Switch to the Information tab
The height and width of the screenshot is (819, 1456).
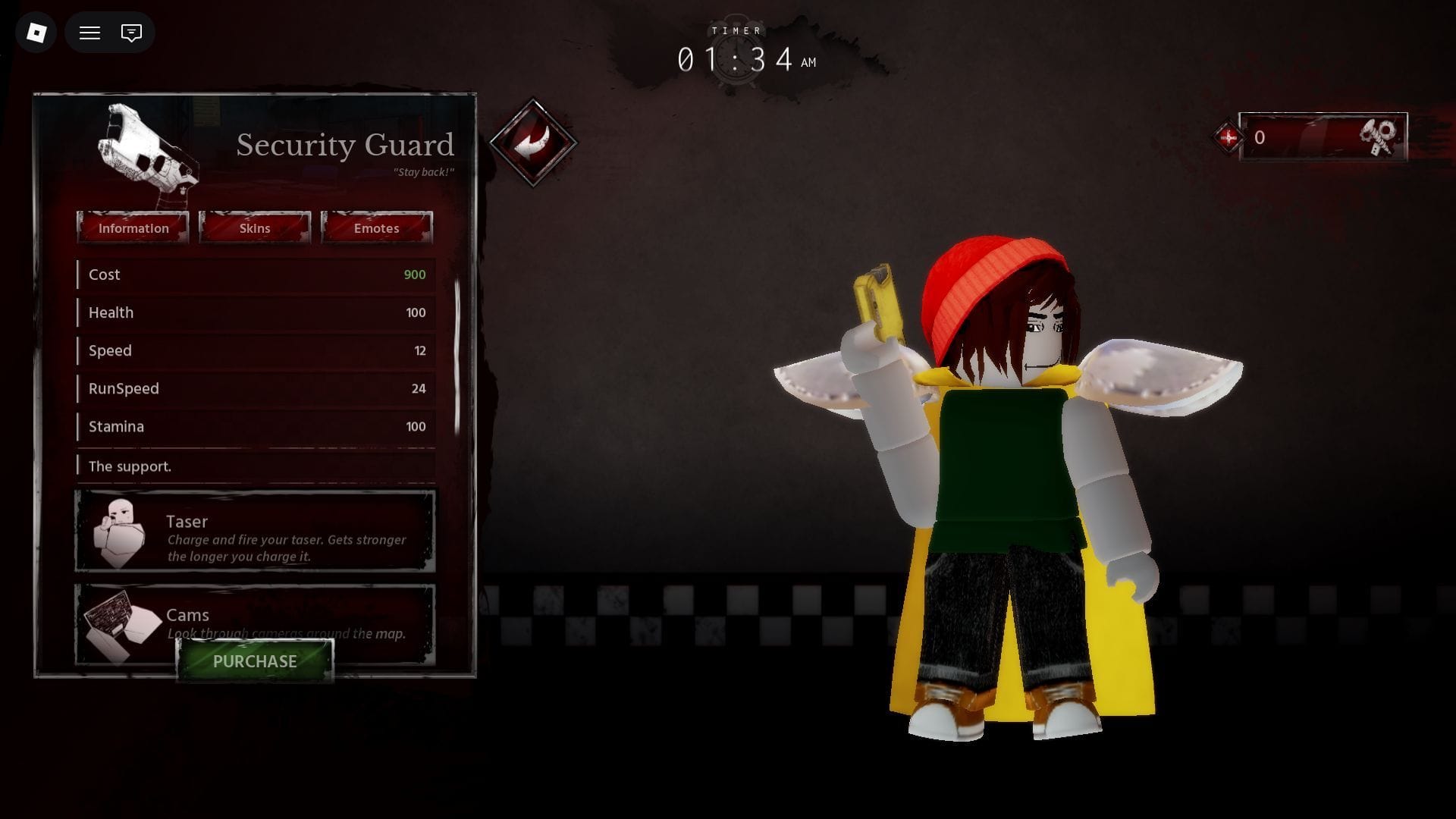coord(133,228)
